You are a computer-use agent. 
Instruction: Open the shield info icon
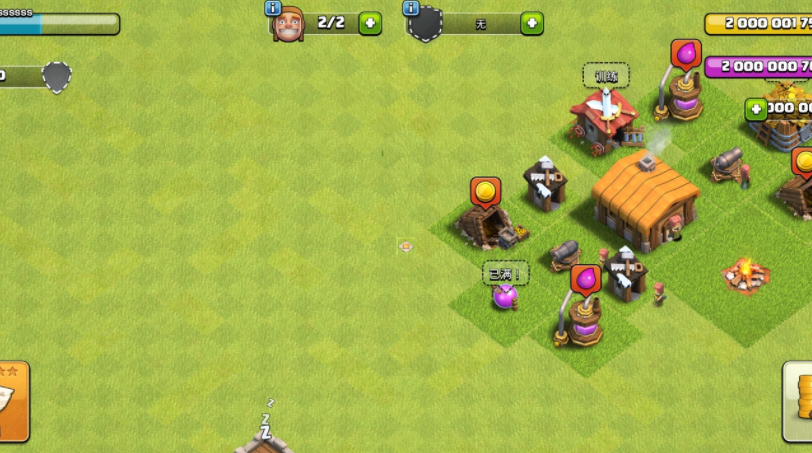tap(410, 8)
